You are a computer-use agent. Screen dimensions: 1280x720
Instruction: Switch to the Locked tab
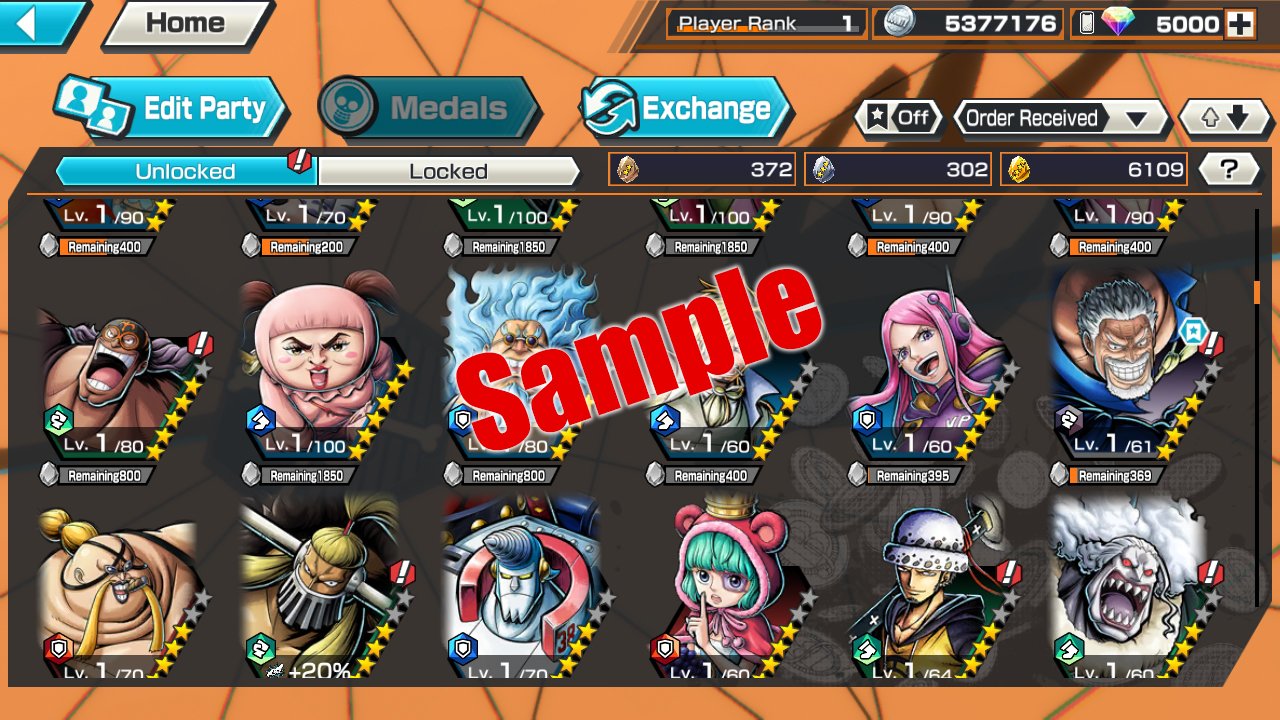(448, 171)
